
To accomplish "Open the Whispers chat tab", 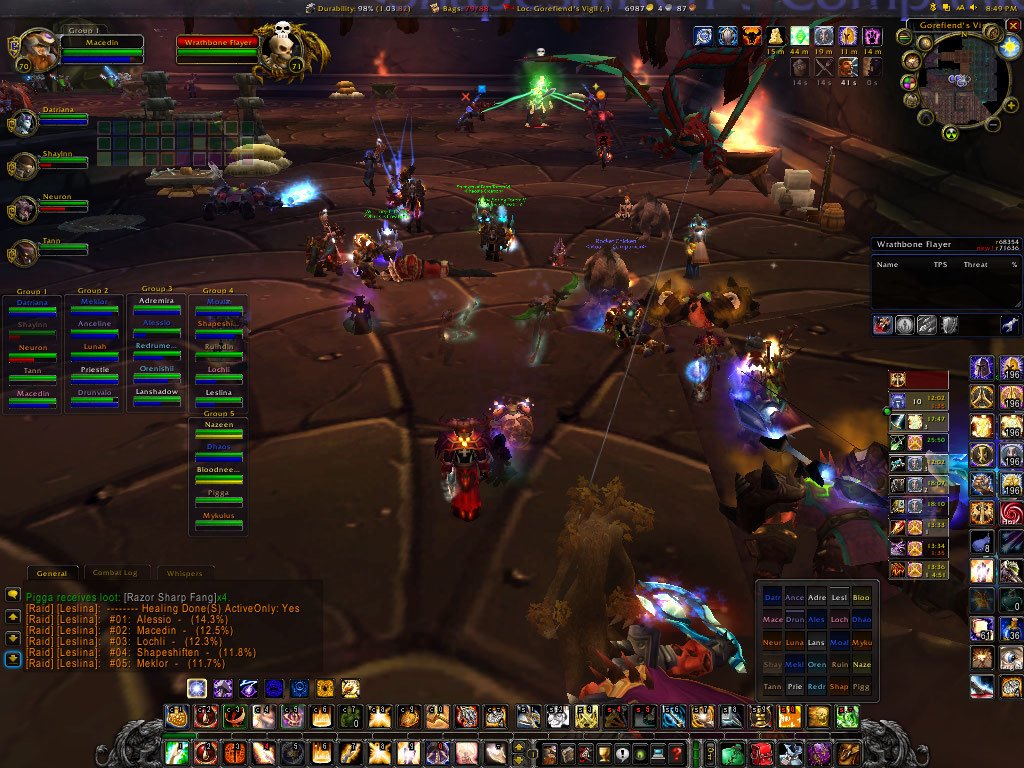I will [x=184, y=573].
